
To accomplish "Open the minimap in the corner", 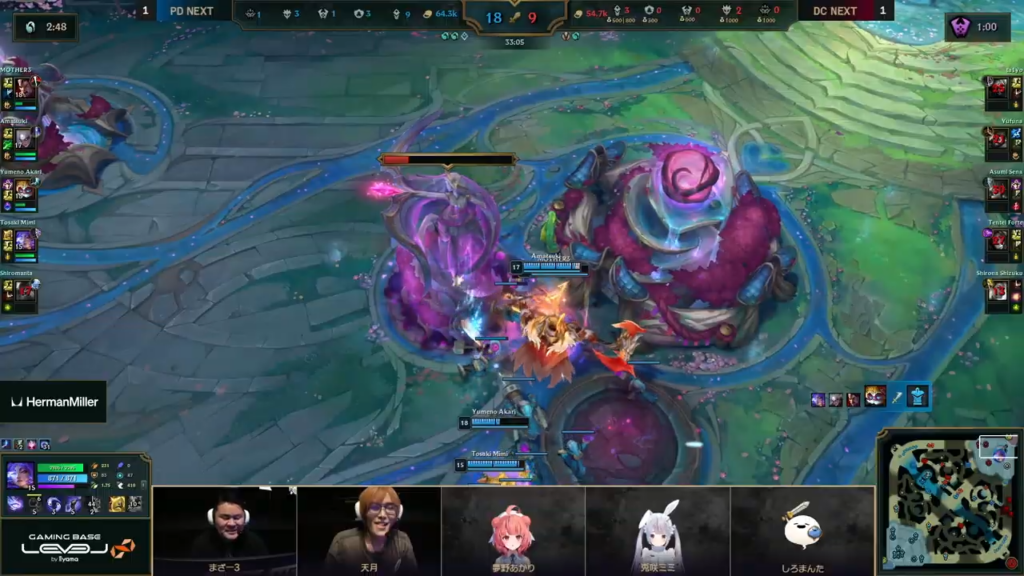I will 949,501.
